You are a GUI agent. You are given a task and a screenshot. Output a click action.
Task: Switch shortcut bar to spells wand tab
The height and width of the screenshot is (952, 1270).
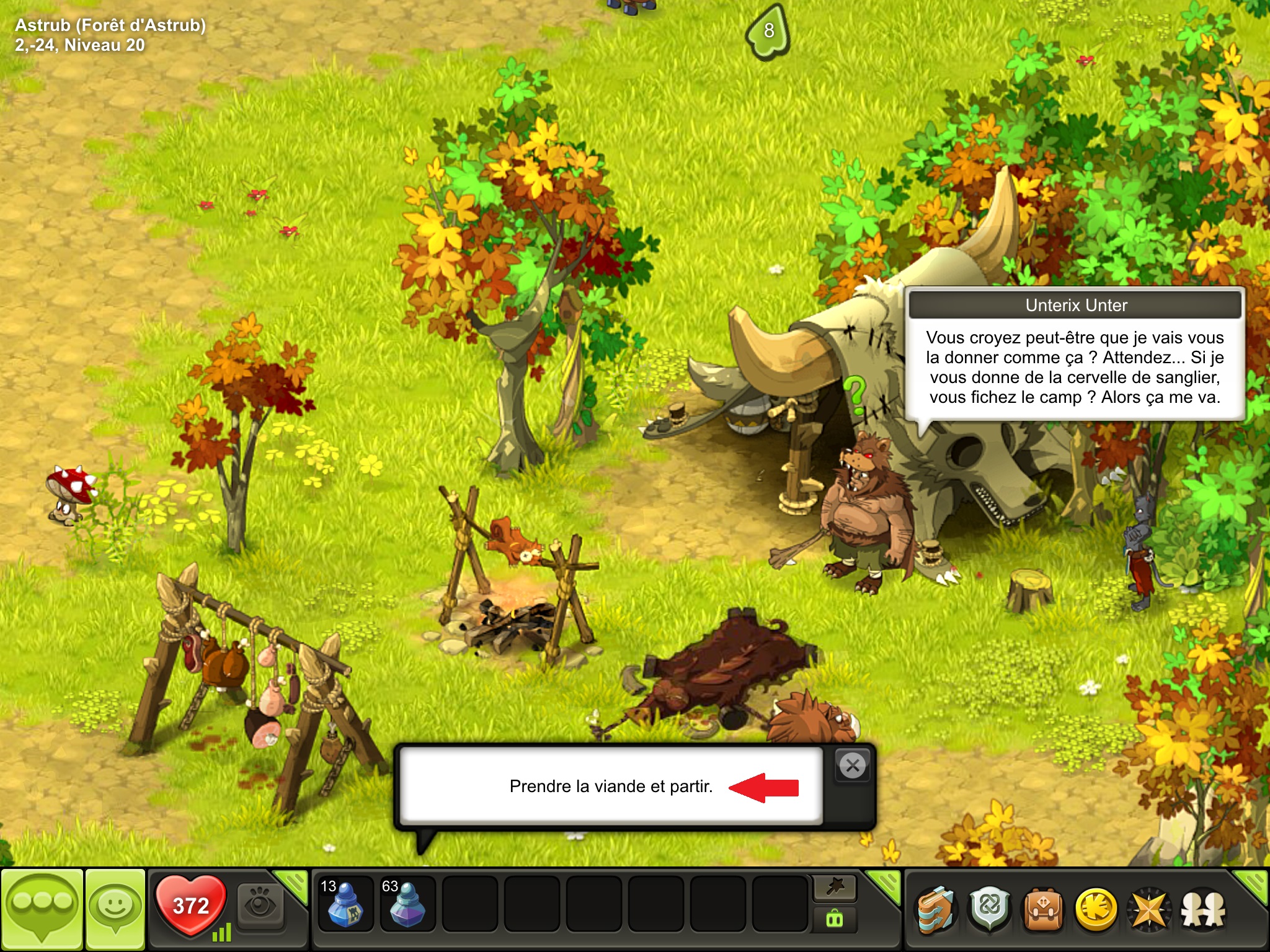tap(835, 888)
